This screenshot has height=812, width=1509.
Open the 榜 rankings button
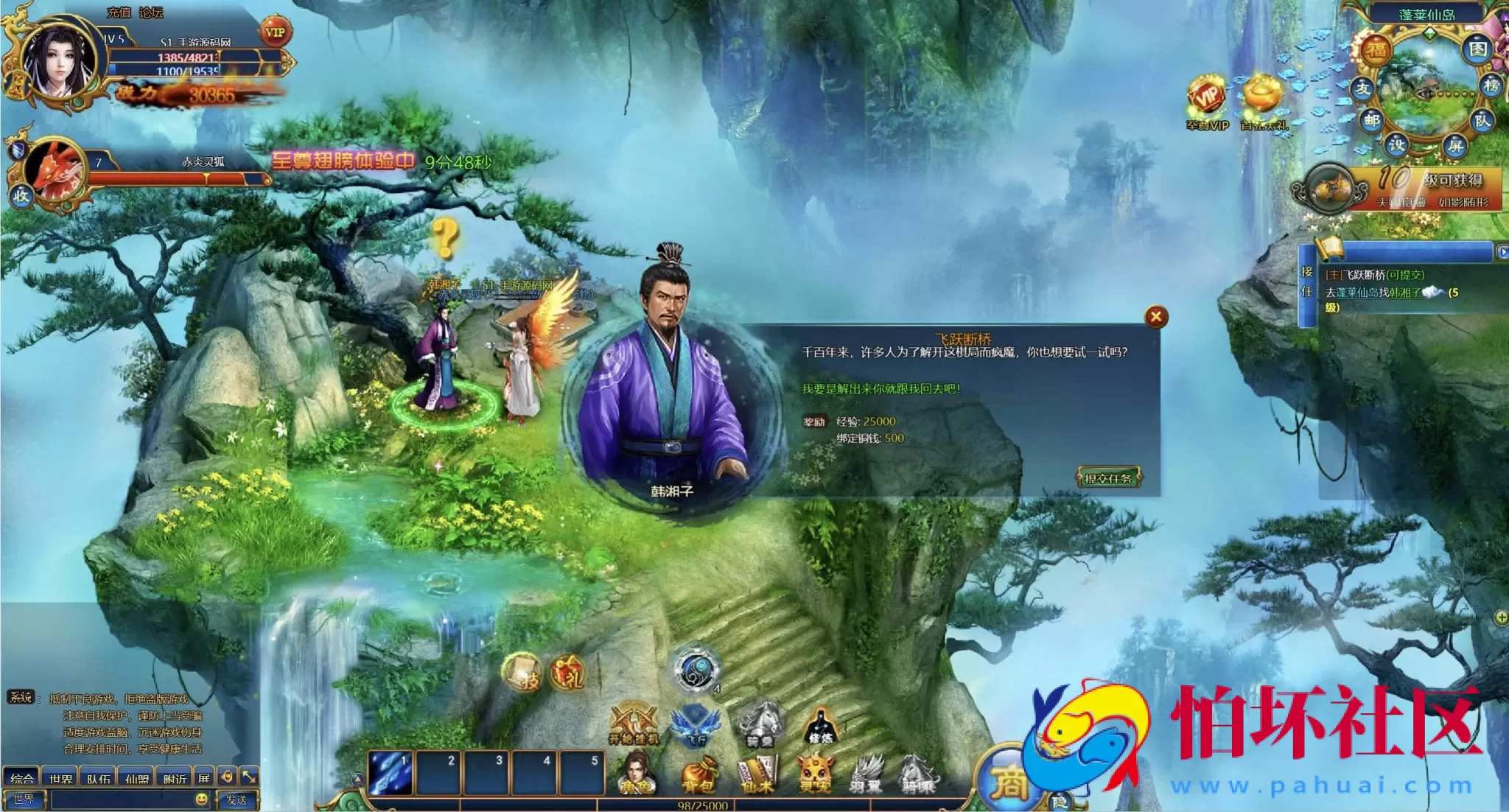[1491, 85]
